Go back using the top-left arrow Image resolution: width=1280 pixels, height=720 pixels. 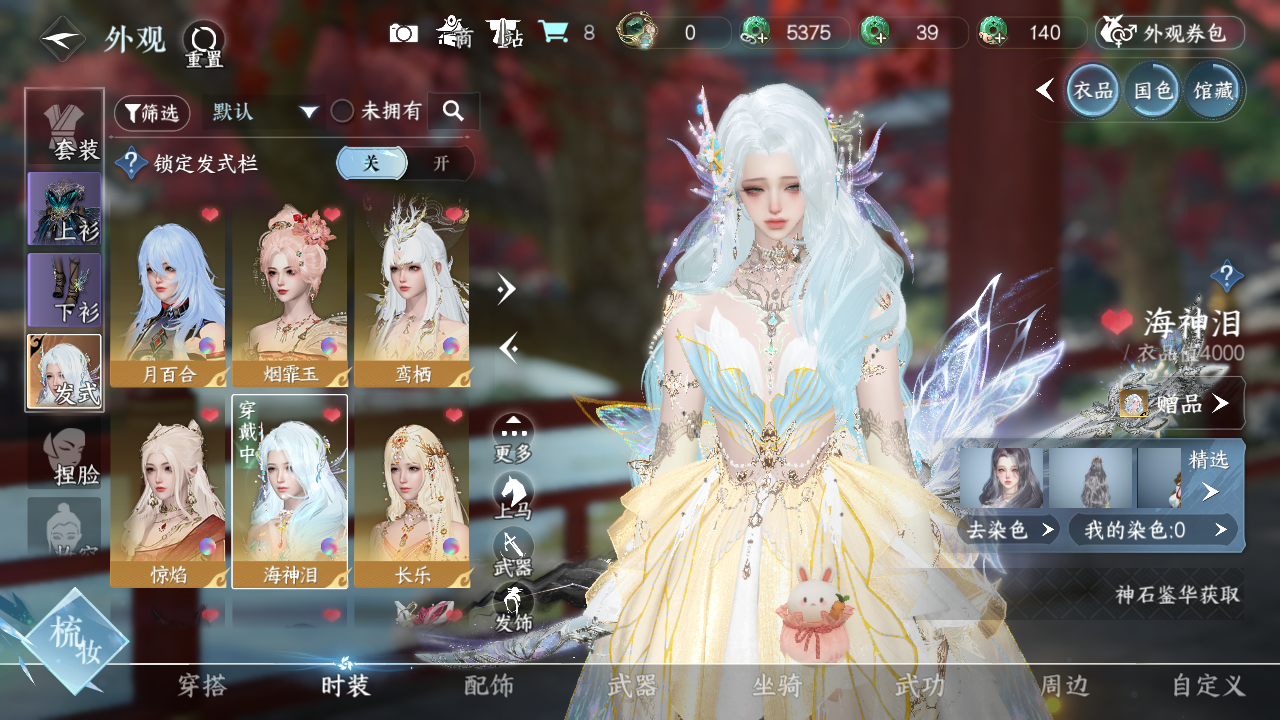[x=61, y=39]
